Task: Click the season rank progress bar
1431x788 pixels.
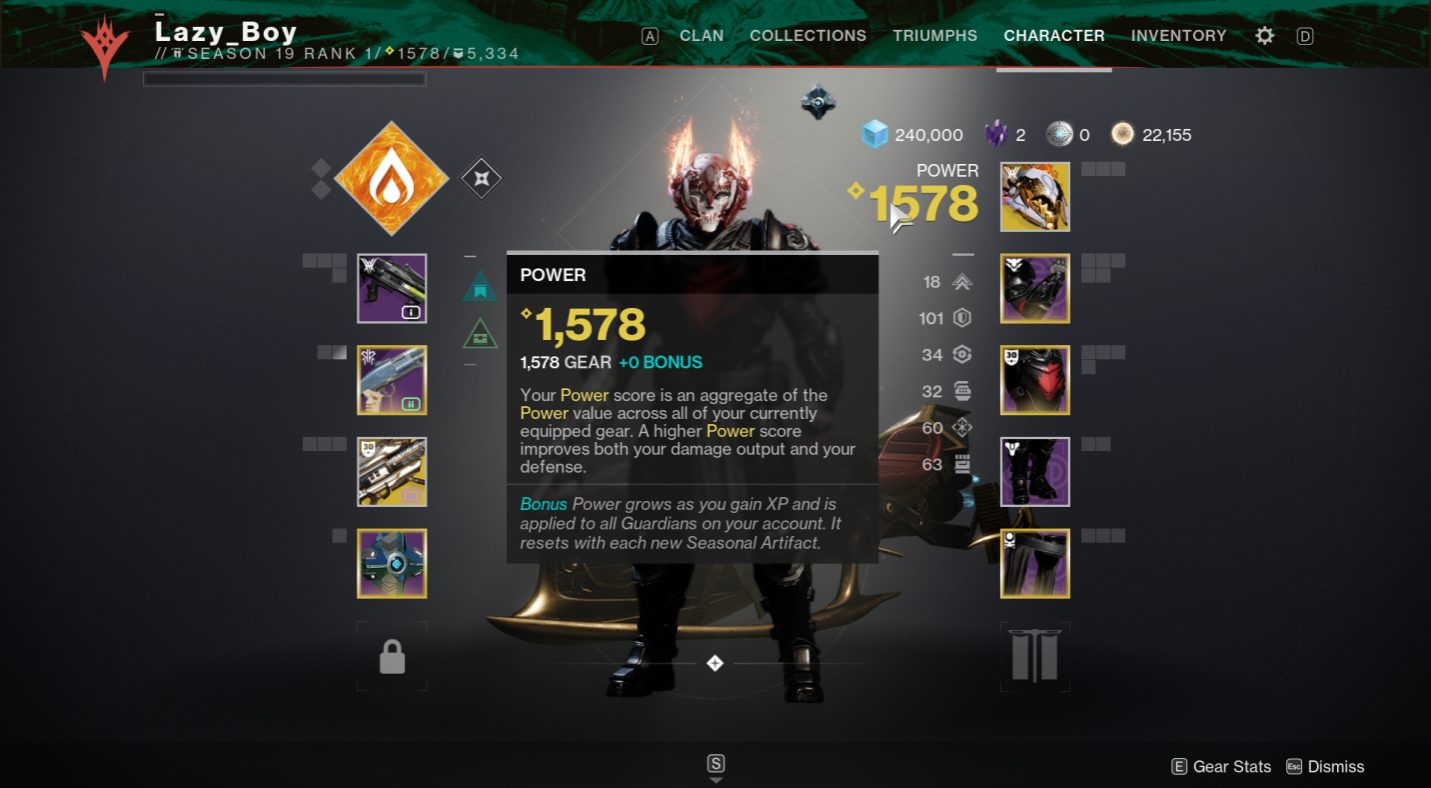Action: click(x=284, y=79)
